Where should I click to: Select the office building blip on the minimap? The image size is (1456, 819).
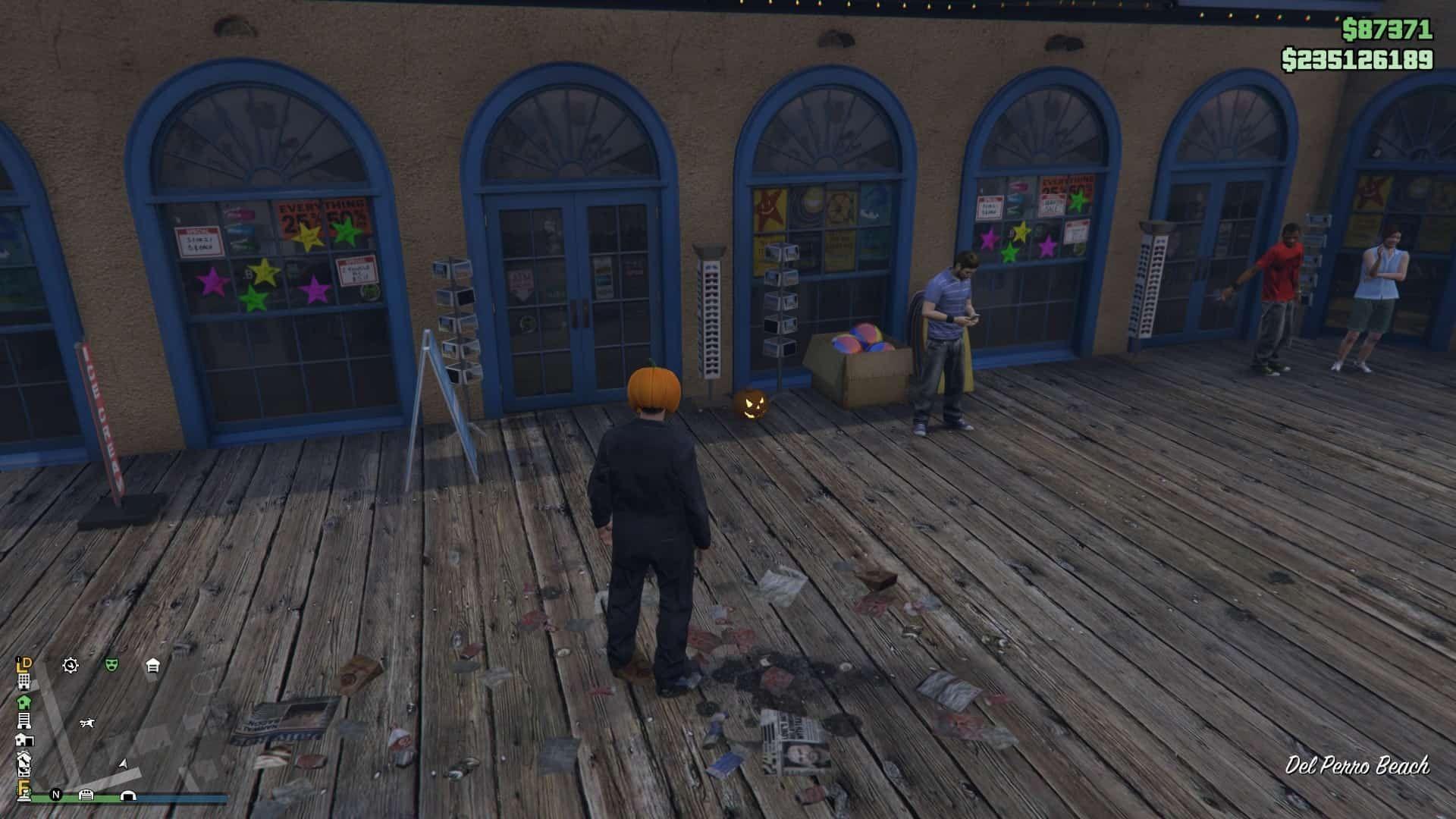[24, 681]
